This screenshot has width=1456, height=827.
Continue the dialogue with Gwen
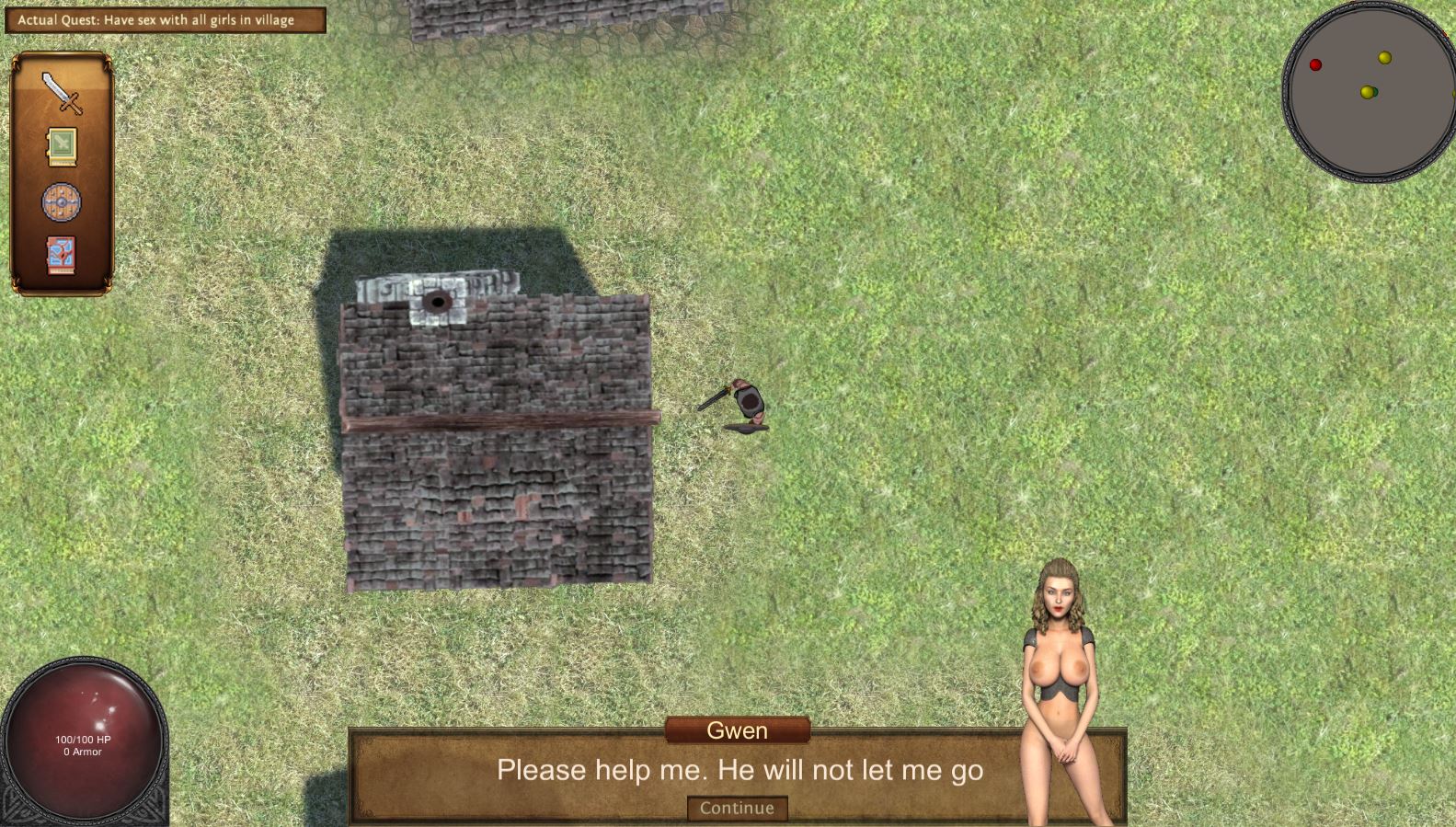pos(737,808)
